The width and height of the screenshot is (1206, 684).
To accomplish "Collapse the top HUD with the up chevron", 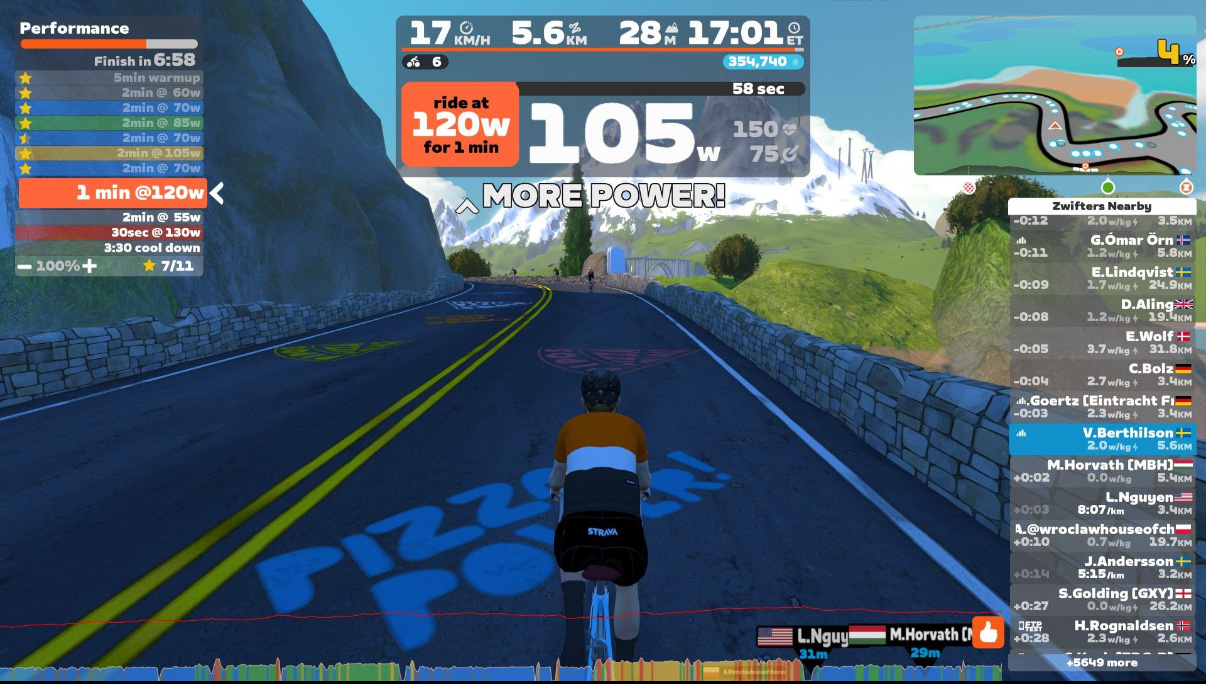I will (x=466, y=206).
